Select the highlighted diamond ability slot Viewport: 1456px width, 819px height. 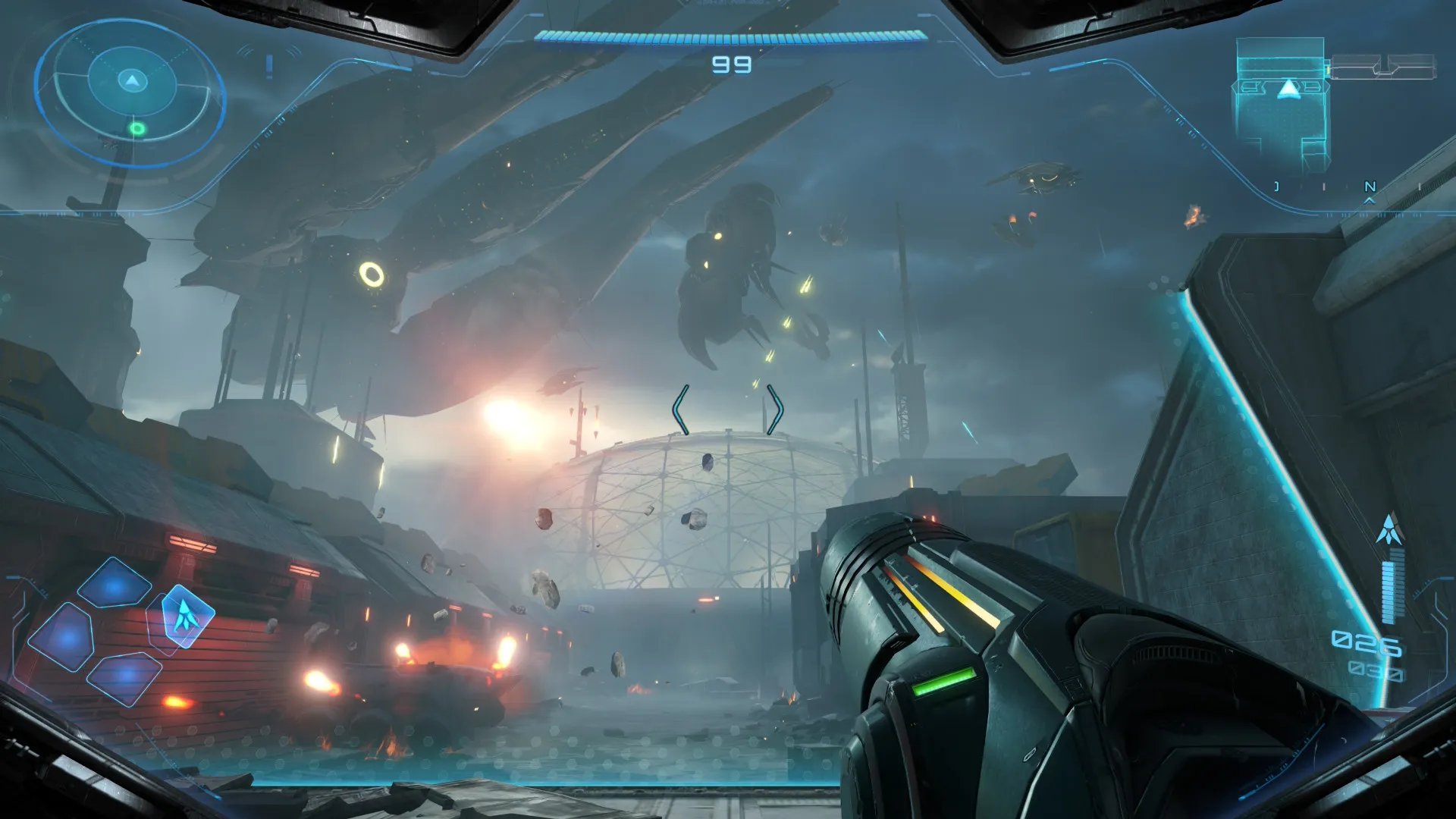pyautogui.click(x=184, y=616)
